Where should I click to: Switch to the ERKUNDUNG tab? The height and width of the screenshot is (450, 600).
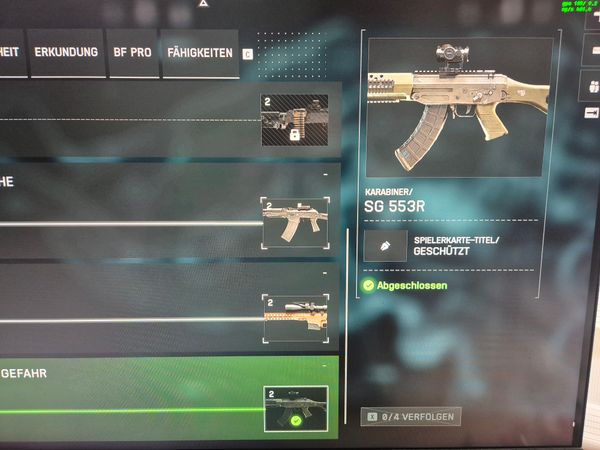click(x=65, y=50)
